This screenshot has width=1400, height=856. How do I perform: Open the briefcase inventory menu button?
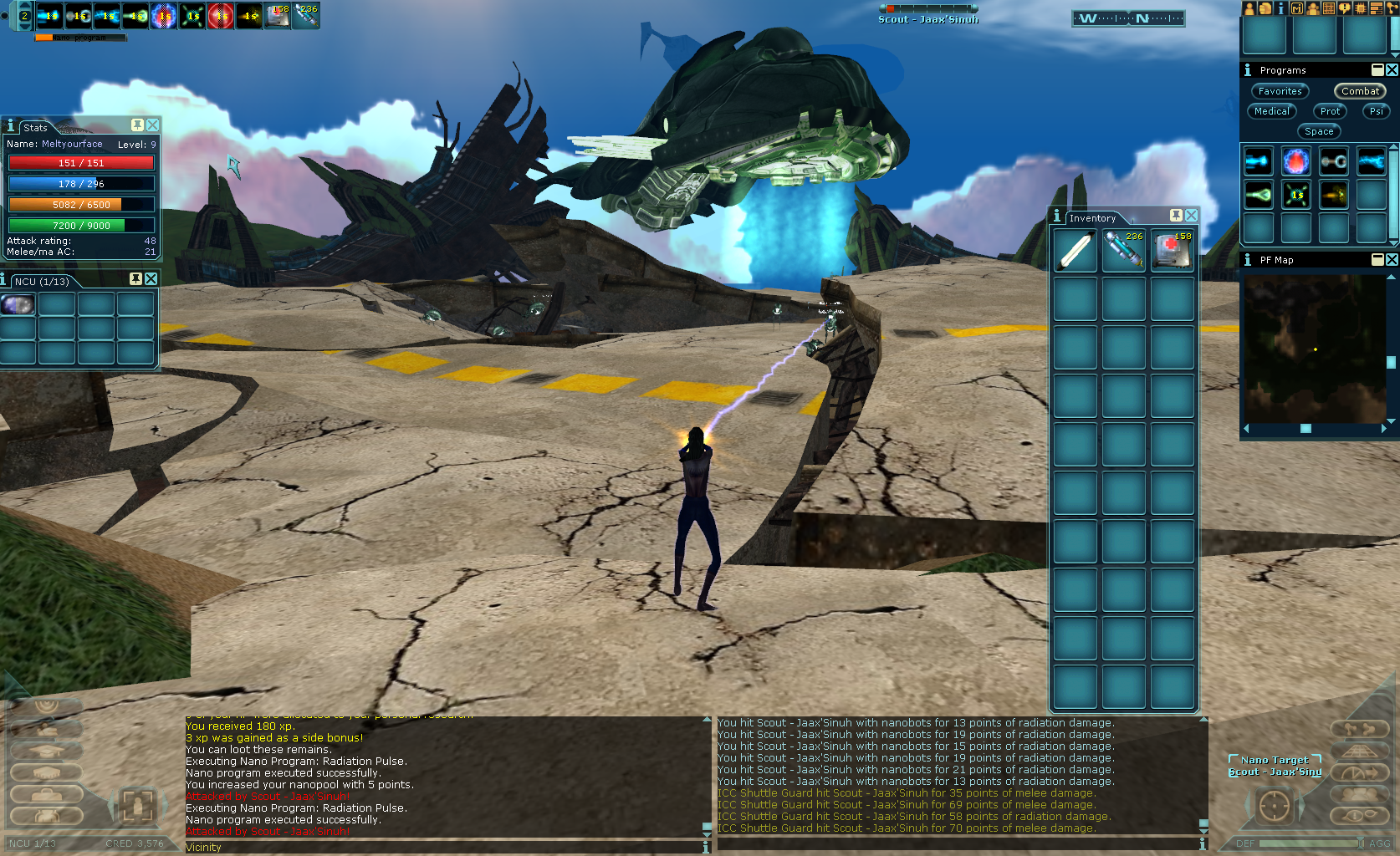46,792
